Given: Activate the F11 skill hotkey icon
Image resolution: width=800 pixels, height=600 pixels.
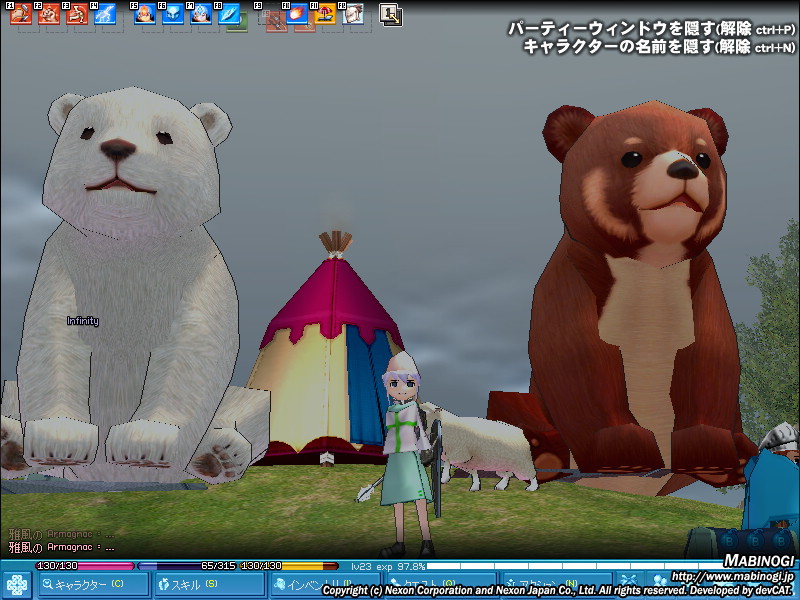Looking at the screenshot, I should [x=325, y=14].
